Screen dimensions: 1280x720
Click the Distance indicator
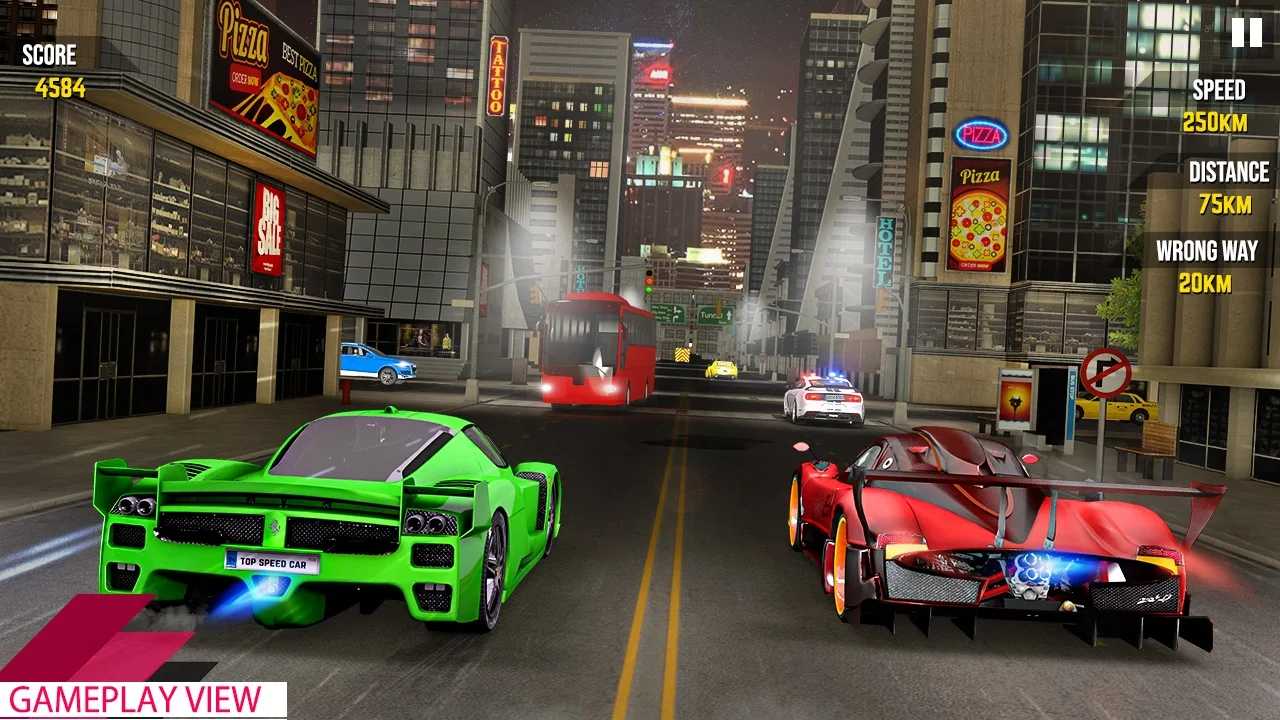1222,187
